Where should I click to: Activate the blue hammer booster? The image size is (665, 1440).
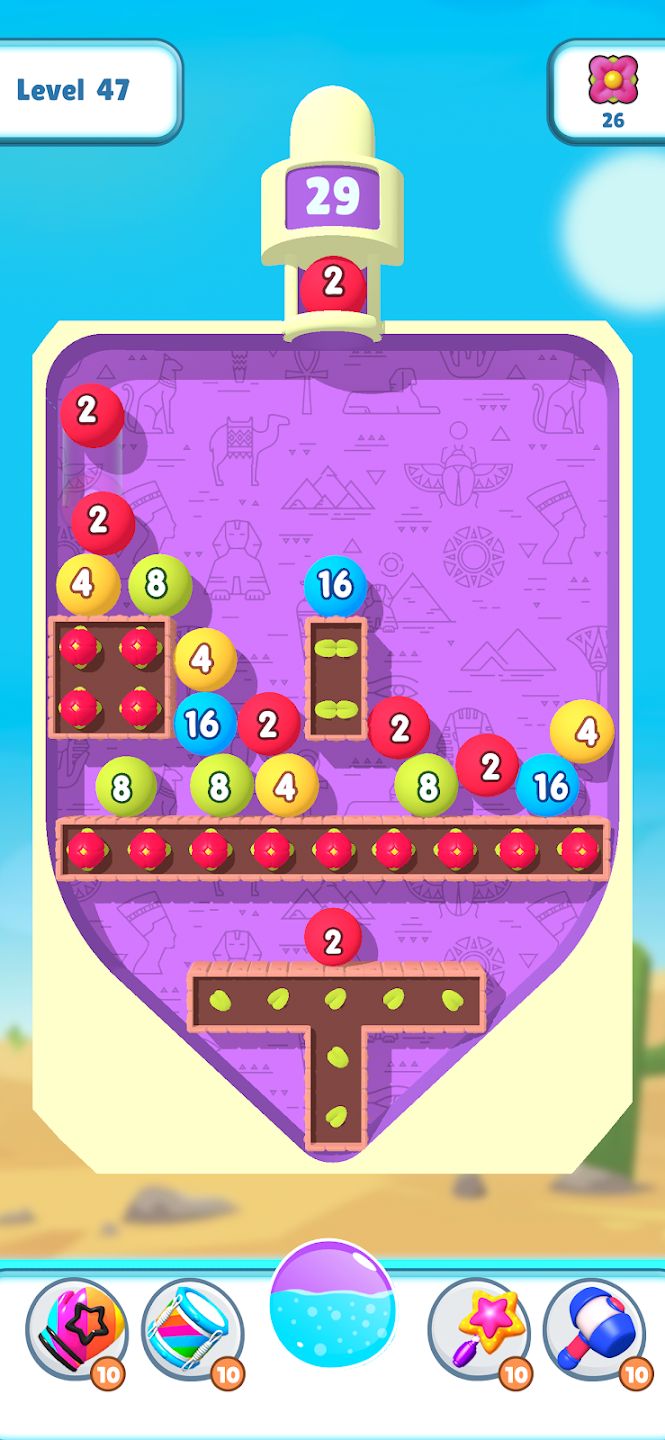[595, 1329]
